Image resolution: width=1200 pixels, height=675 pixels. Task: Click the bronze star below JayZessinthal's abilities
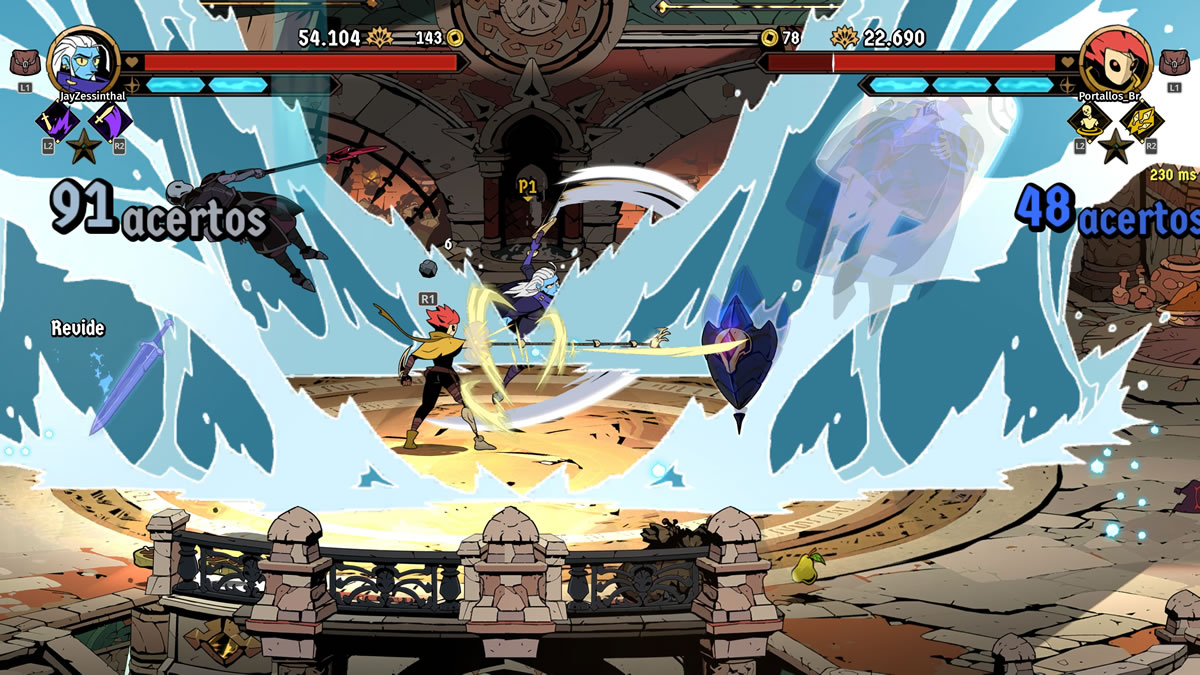coord(83,146)
